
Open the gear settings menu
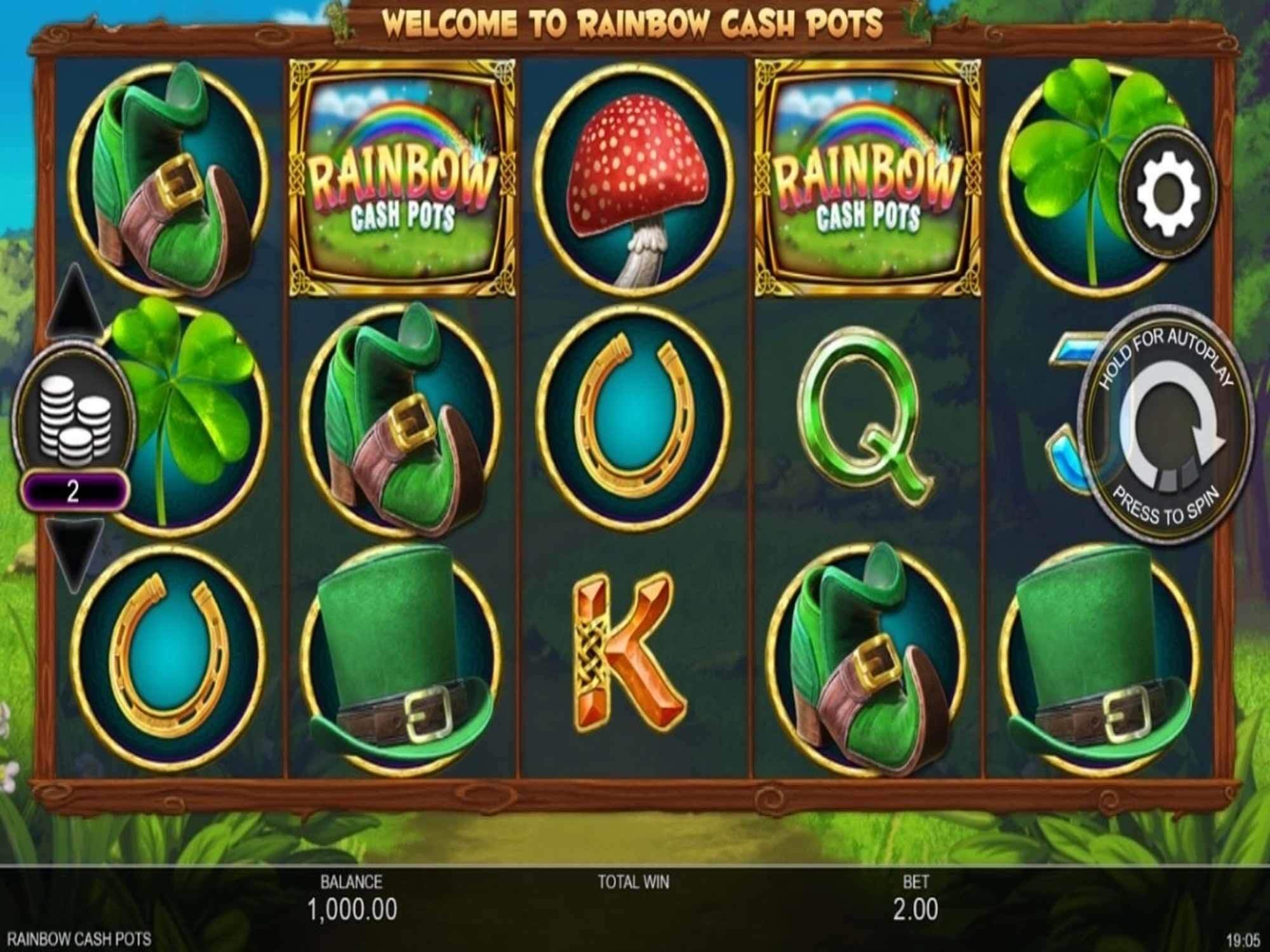1168,194
